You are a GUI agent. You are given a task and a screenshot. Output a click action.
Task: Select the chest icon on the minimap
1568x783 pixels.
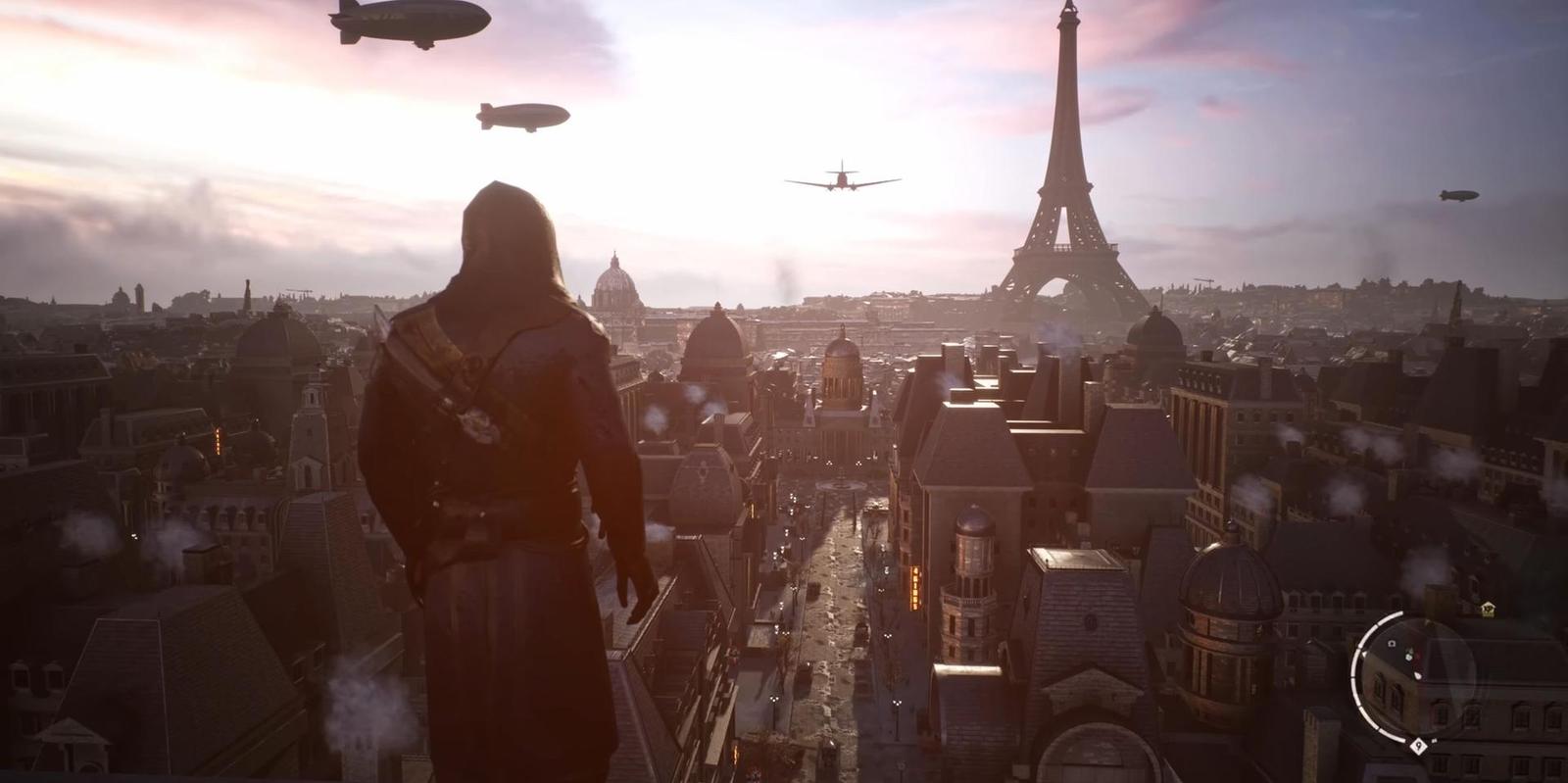(1392, 642)
